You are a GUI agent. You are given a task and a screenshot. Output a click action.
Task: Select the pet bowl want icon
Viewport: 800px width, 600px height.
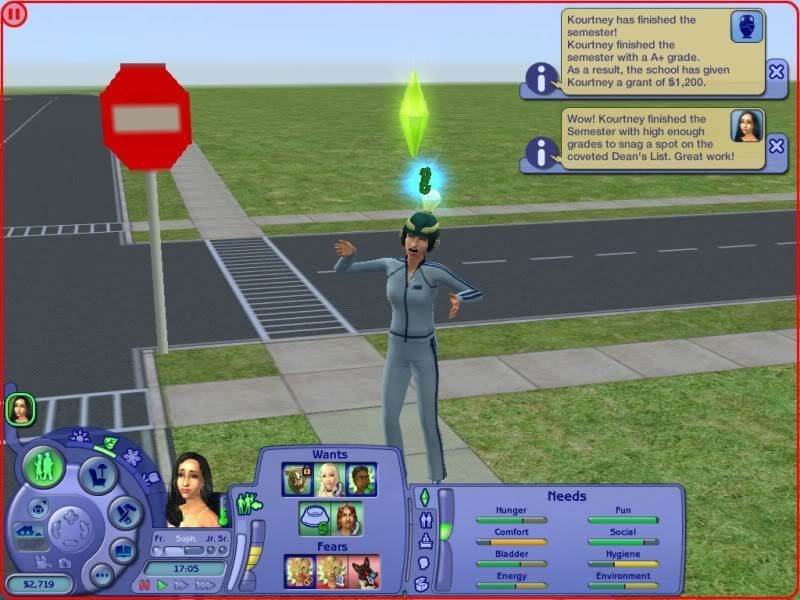[314, 518]
